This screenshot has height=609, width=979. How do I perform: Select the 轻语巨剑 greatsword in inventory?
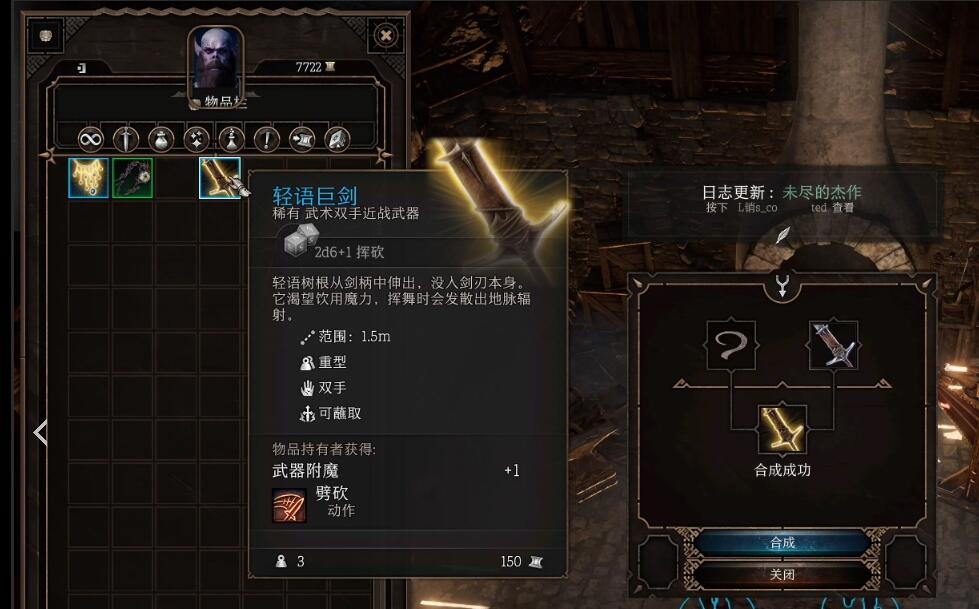[x=219, y=178]
